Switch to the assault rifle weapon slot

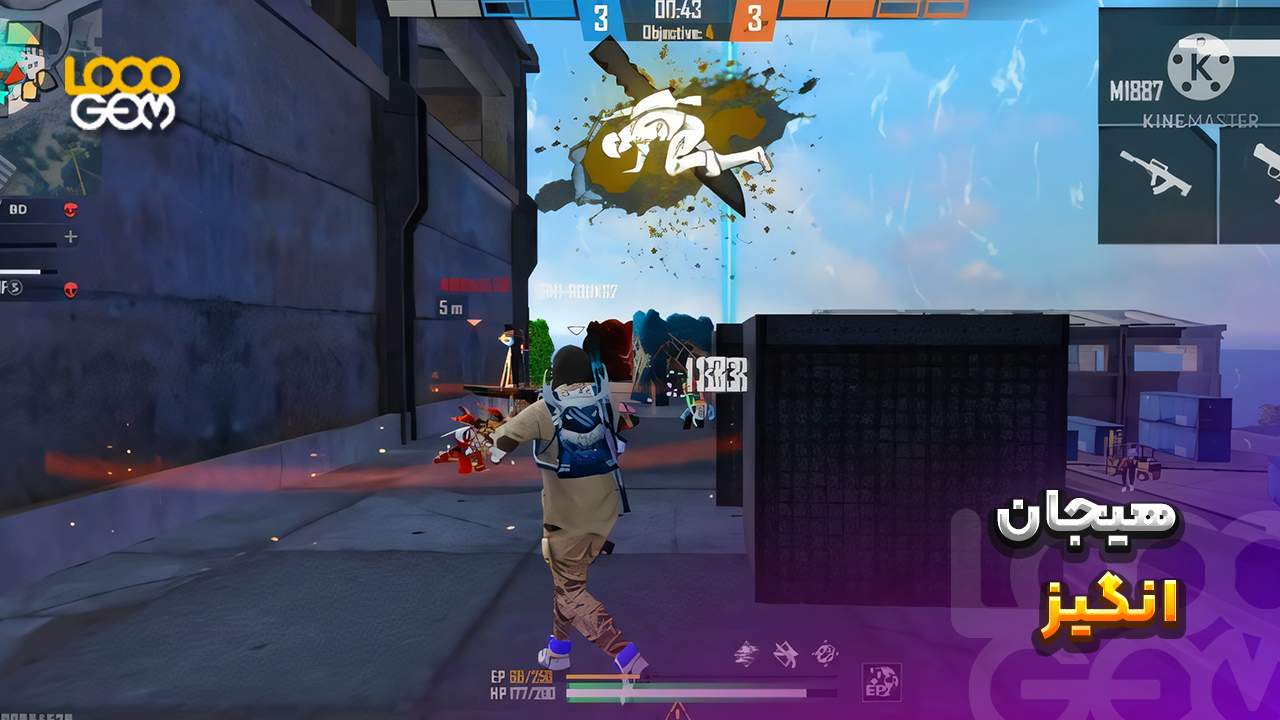[1156, 174]
